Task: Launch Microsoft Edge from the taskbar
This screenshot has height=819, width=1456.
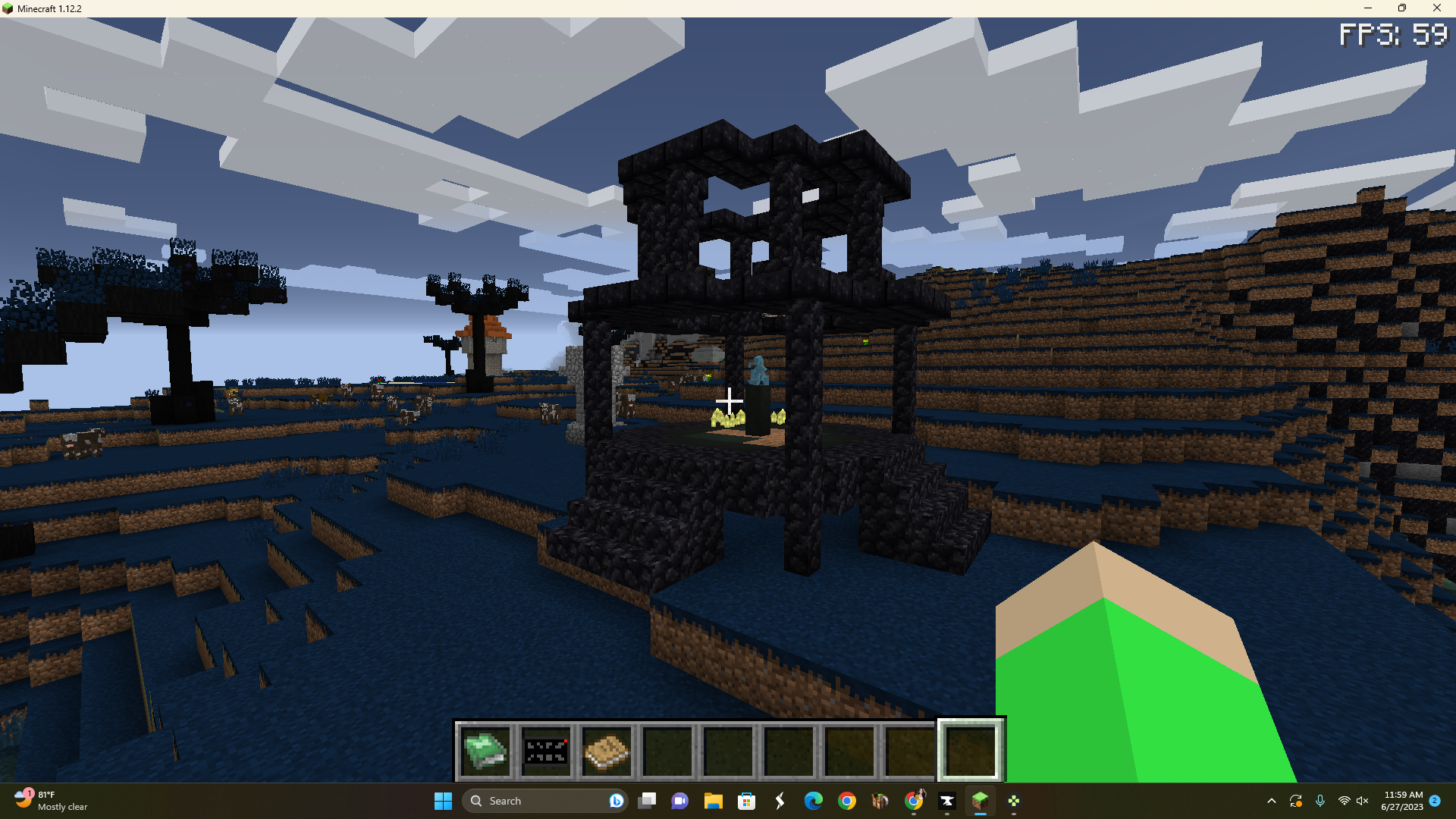Action: tap(813, 801)
